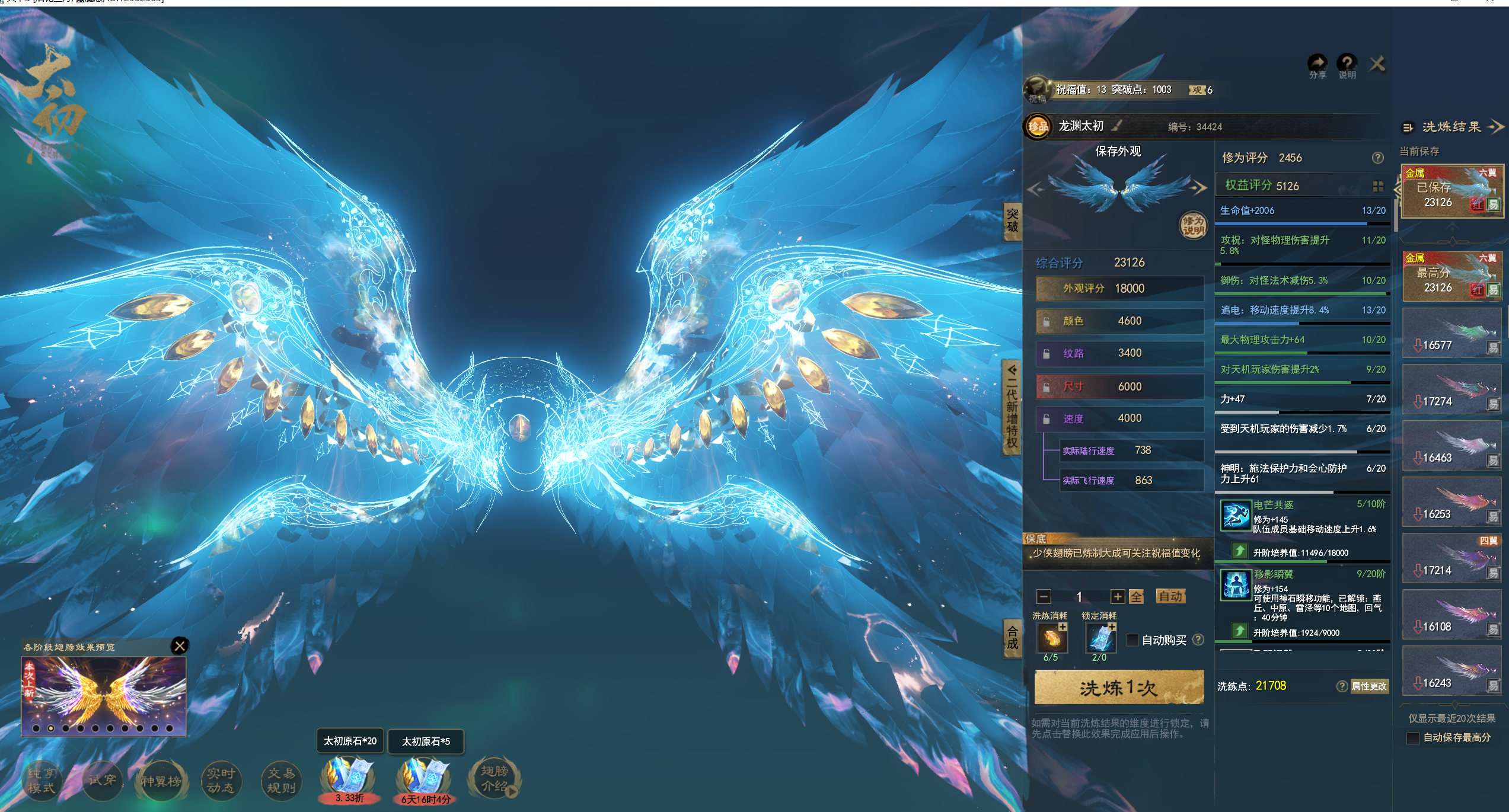Switch to the 合成 tab
This screenshot has height=812, width=1509.
click(x=1012, y=638)
